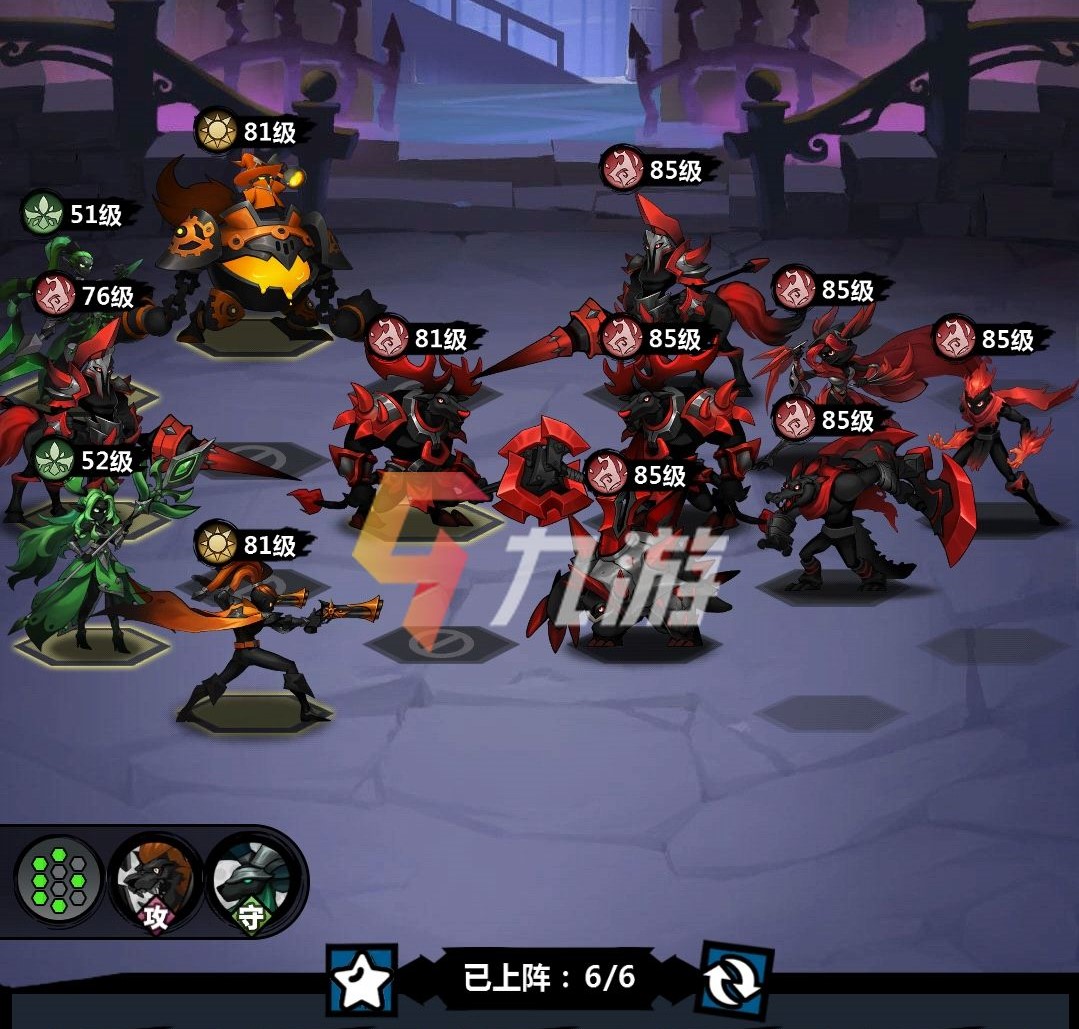Image resolution: width=1079 pixels, height=1029 pixels.
Task: Click the blue swap arrows button
Action: pos(736,979)
